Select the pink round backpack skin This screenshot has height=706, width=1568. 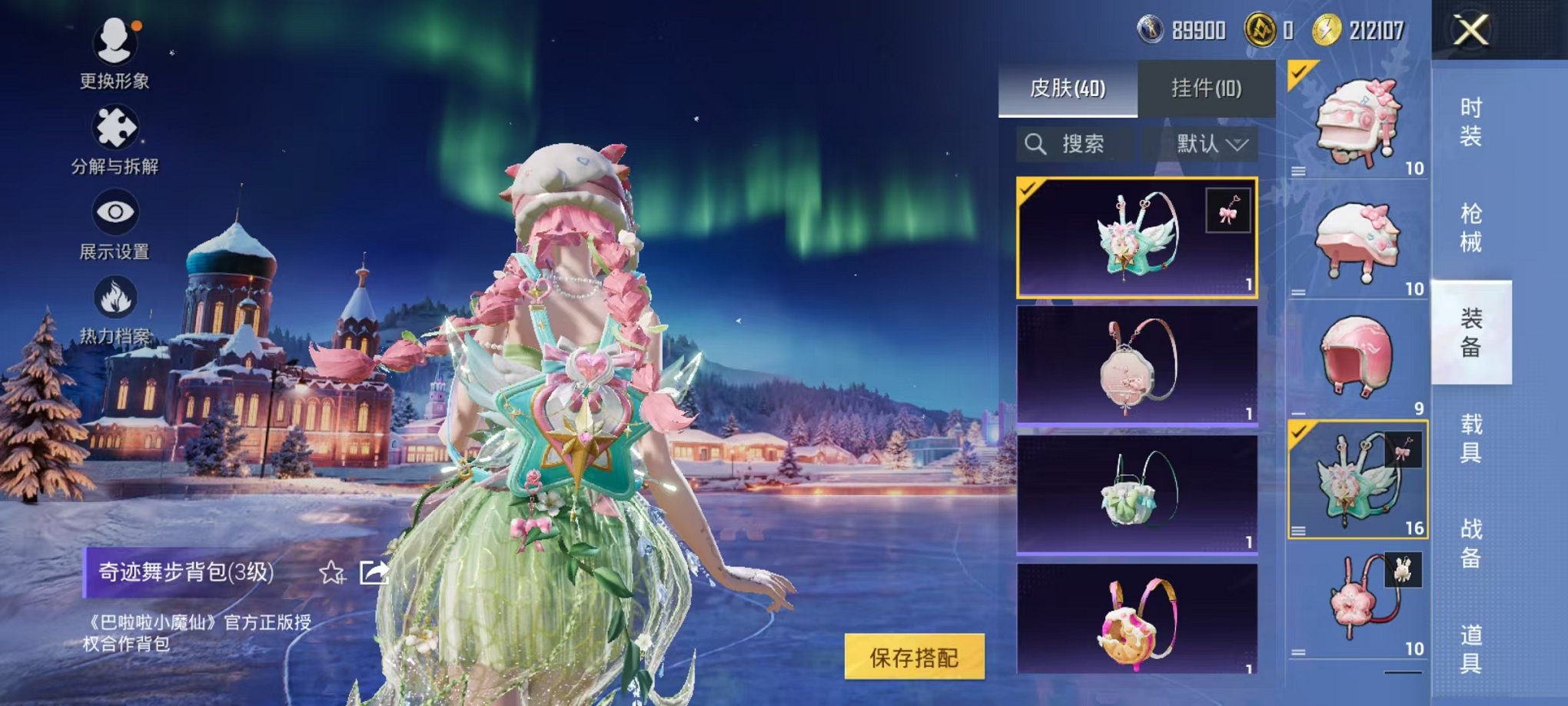1137,366
